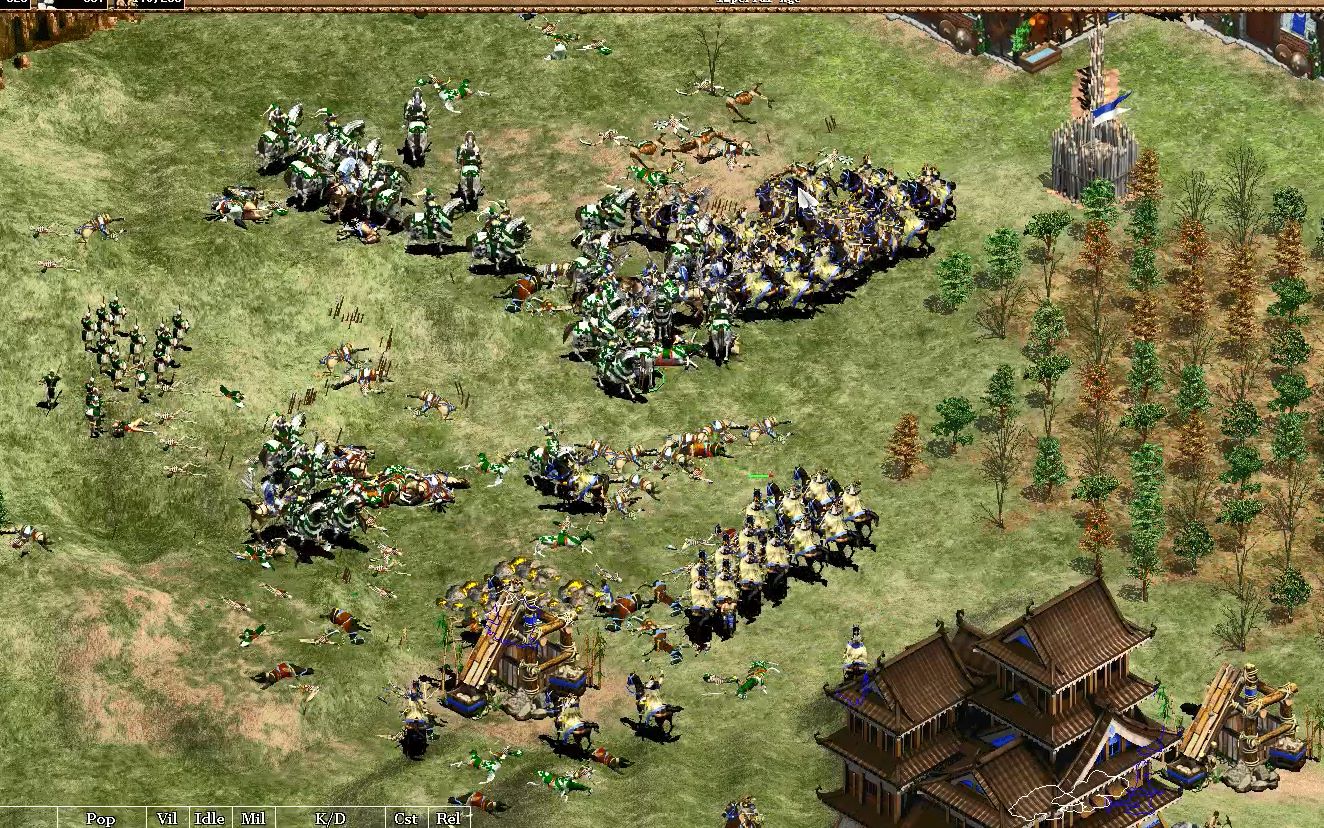Select the Pop column header
The height and width of the screenshot is (828, 1324).
pos(100,818)
